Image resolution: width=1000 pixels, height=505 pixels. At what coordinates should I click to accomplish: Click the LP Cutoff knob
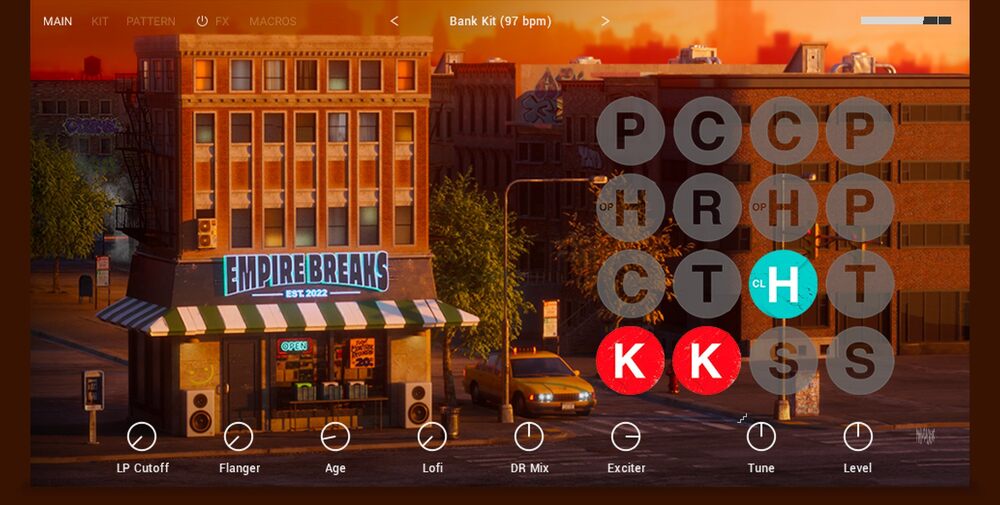pos(143,436)
